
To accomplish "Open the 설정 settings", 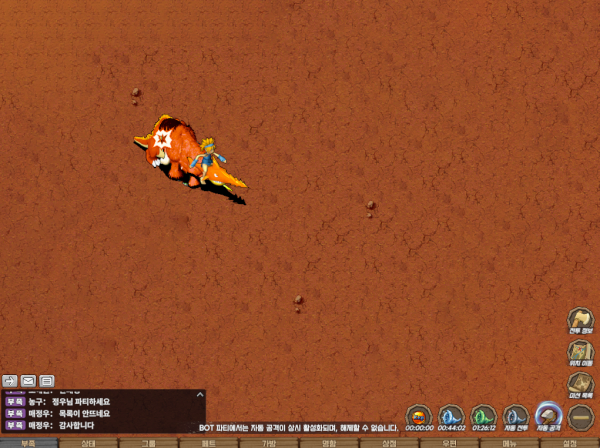I will point(569,442).
